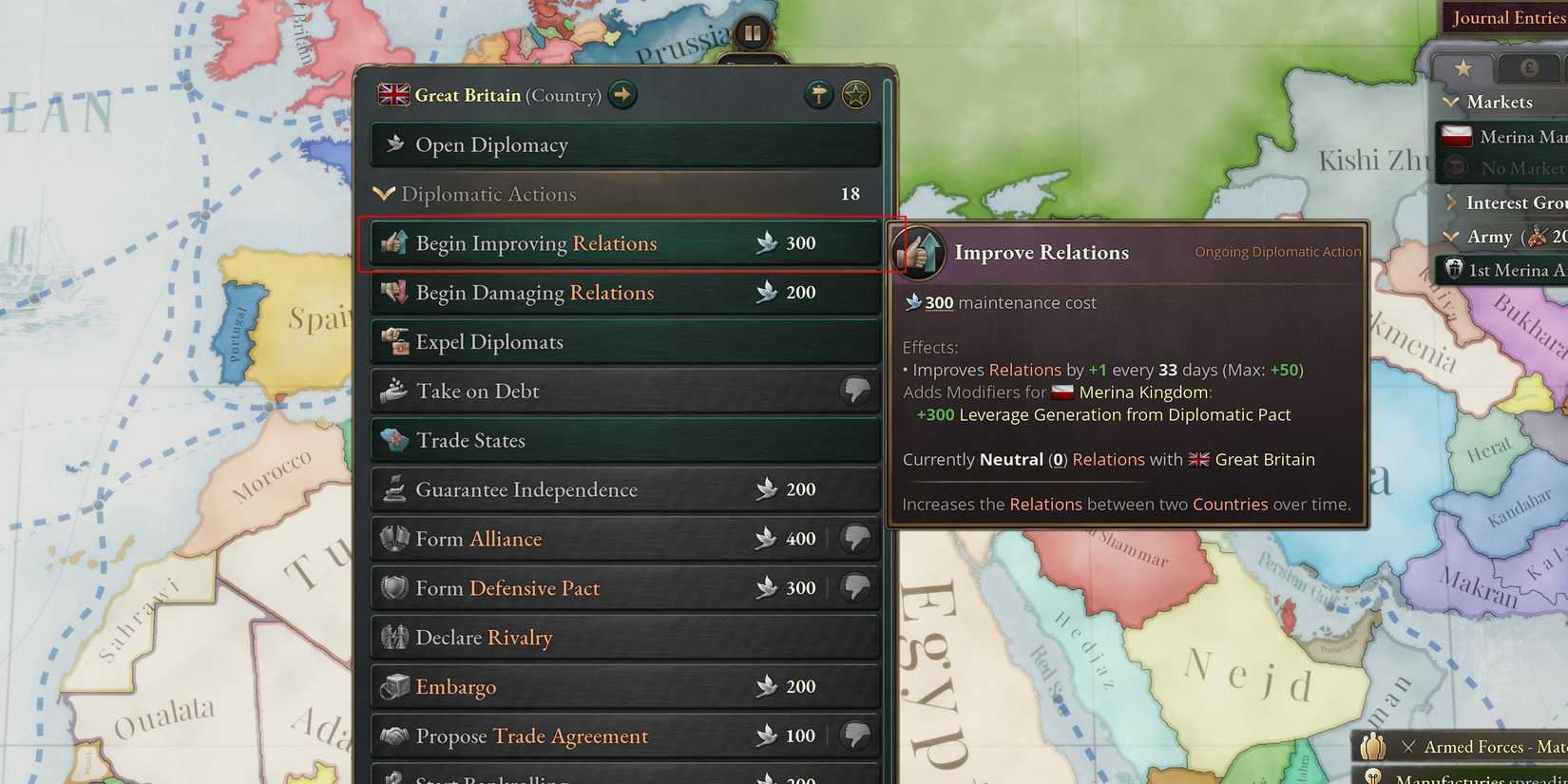This screenshot has width=1568, height=784.
Task: Click the disapproval thumb next to Form Alliance
Action: click(856, 538)
